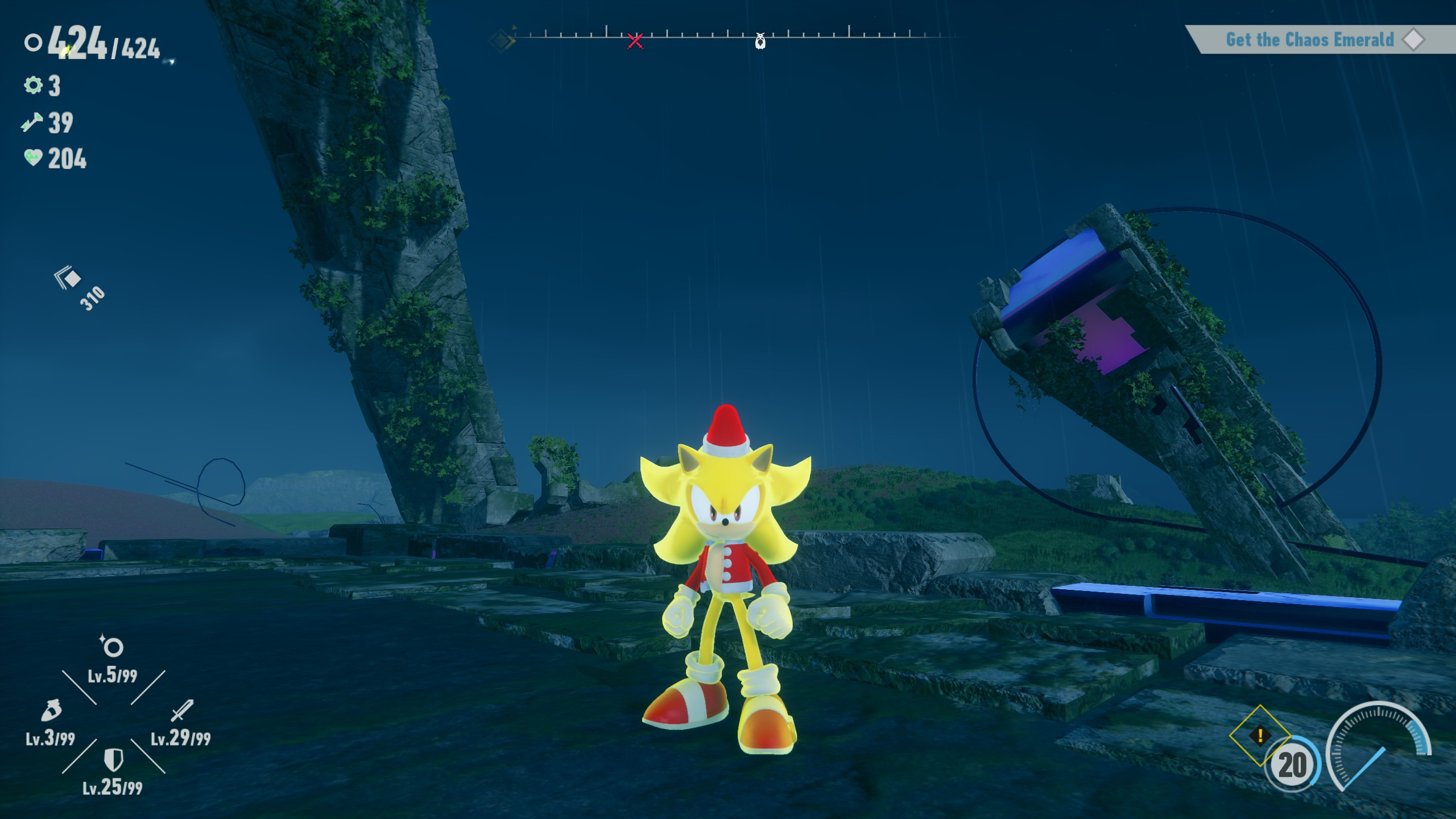Select the Elder Koco marker on the compass bar
1456x819 pixels.
pos(760,42)
